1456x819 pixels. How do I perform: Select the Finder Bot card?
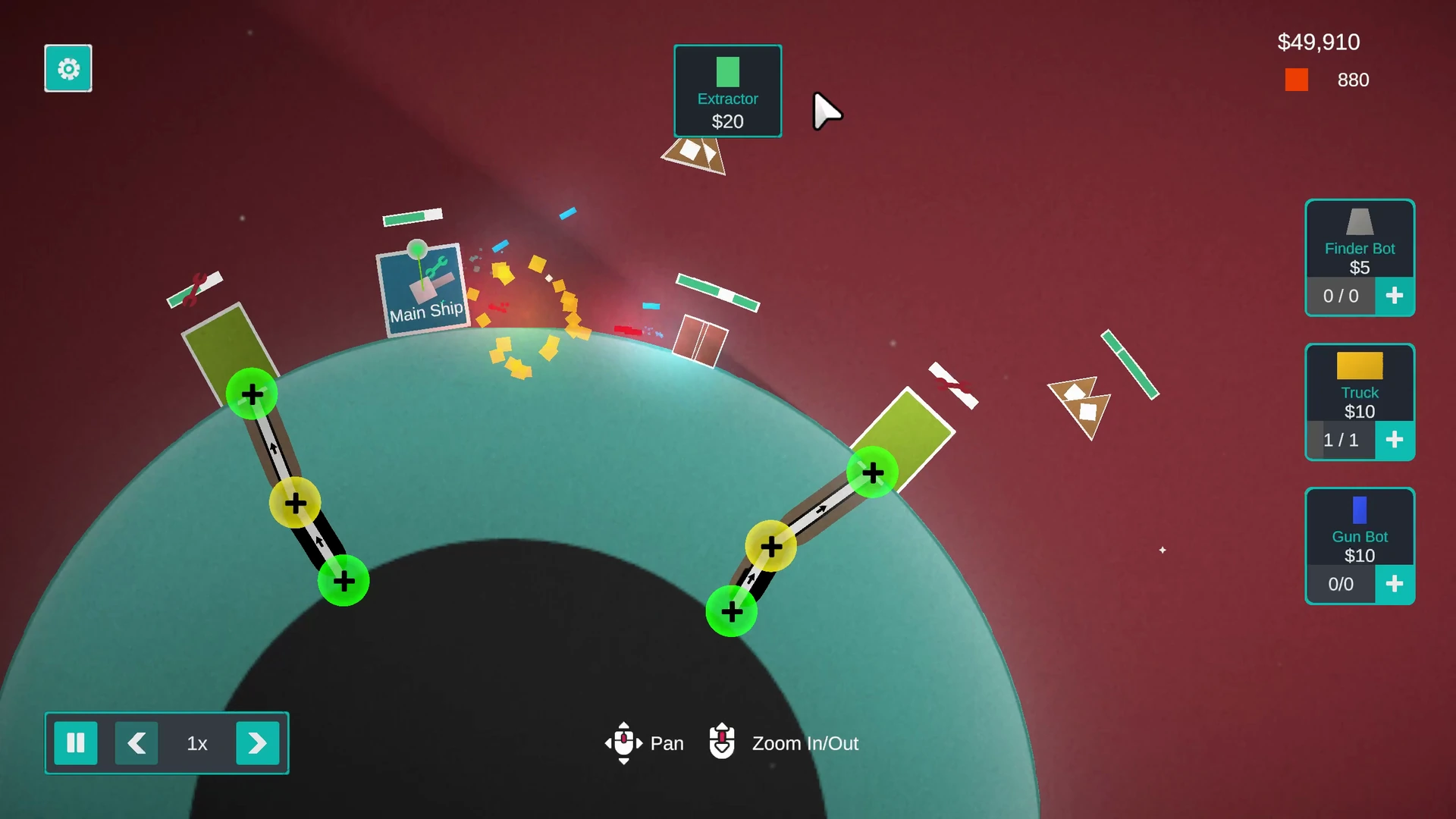click(x=1359, y=239)
